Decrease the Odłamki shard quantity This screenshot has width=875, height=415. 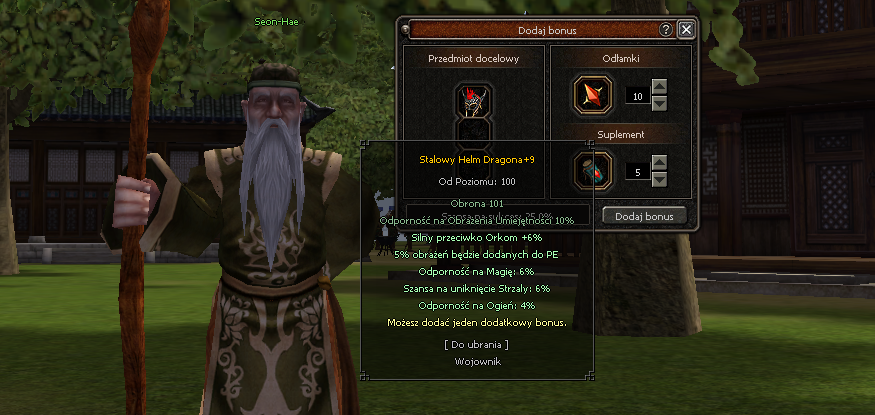pos(659,103)
